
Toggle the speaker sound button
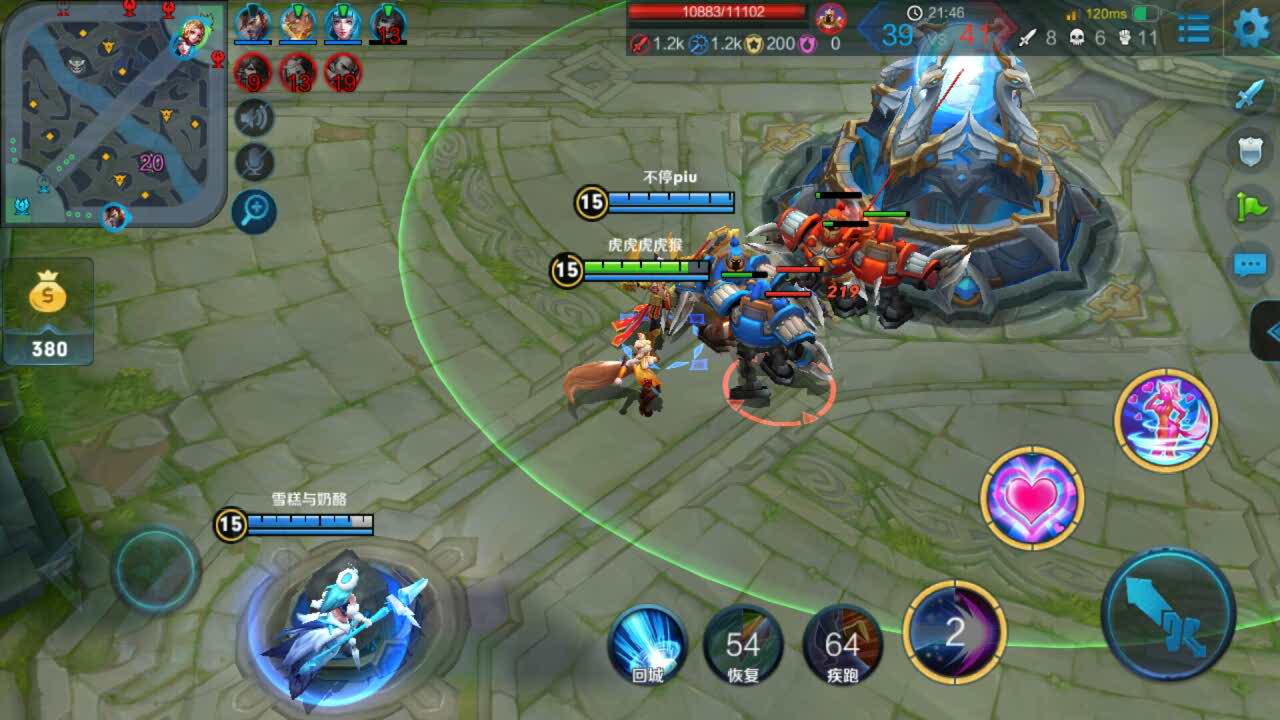click(x=254, y=118)
